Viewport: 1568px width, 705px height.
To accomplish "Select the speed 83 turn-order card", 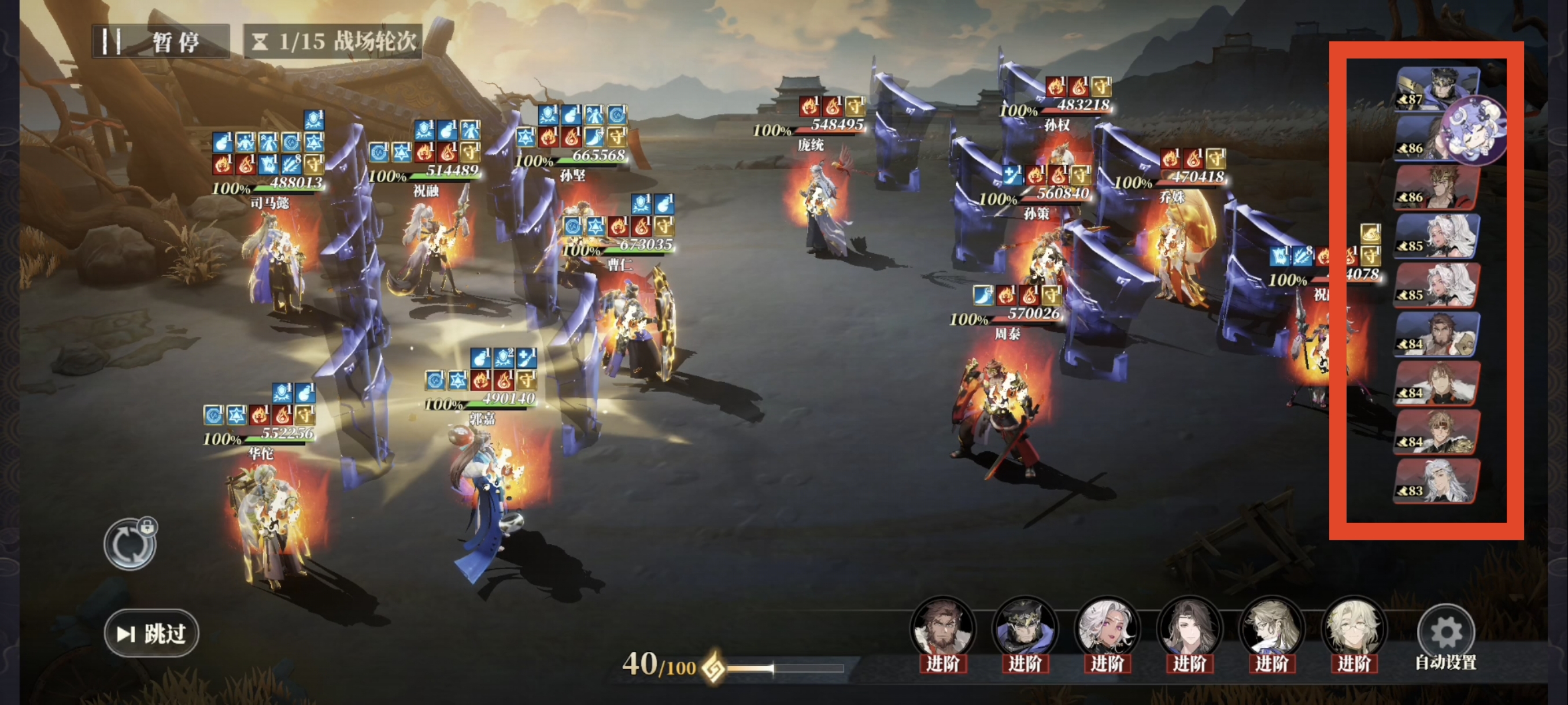I will click(1437, 481).
